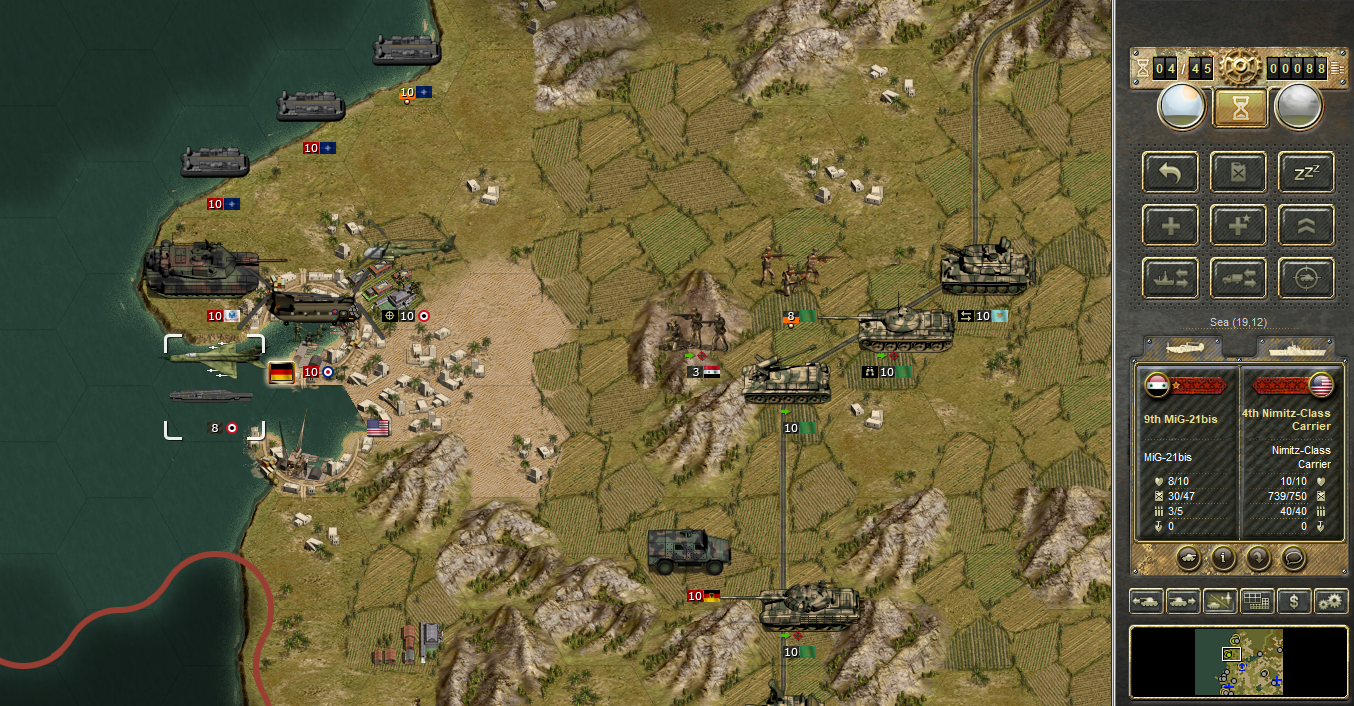Viewport: 1354px width, 706px height.
Task: Click the jerrycan supply button
Action: pyautogui.click(x=1238, y=172)
